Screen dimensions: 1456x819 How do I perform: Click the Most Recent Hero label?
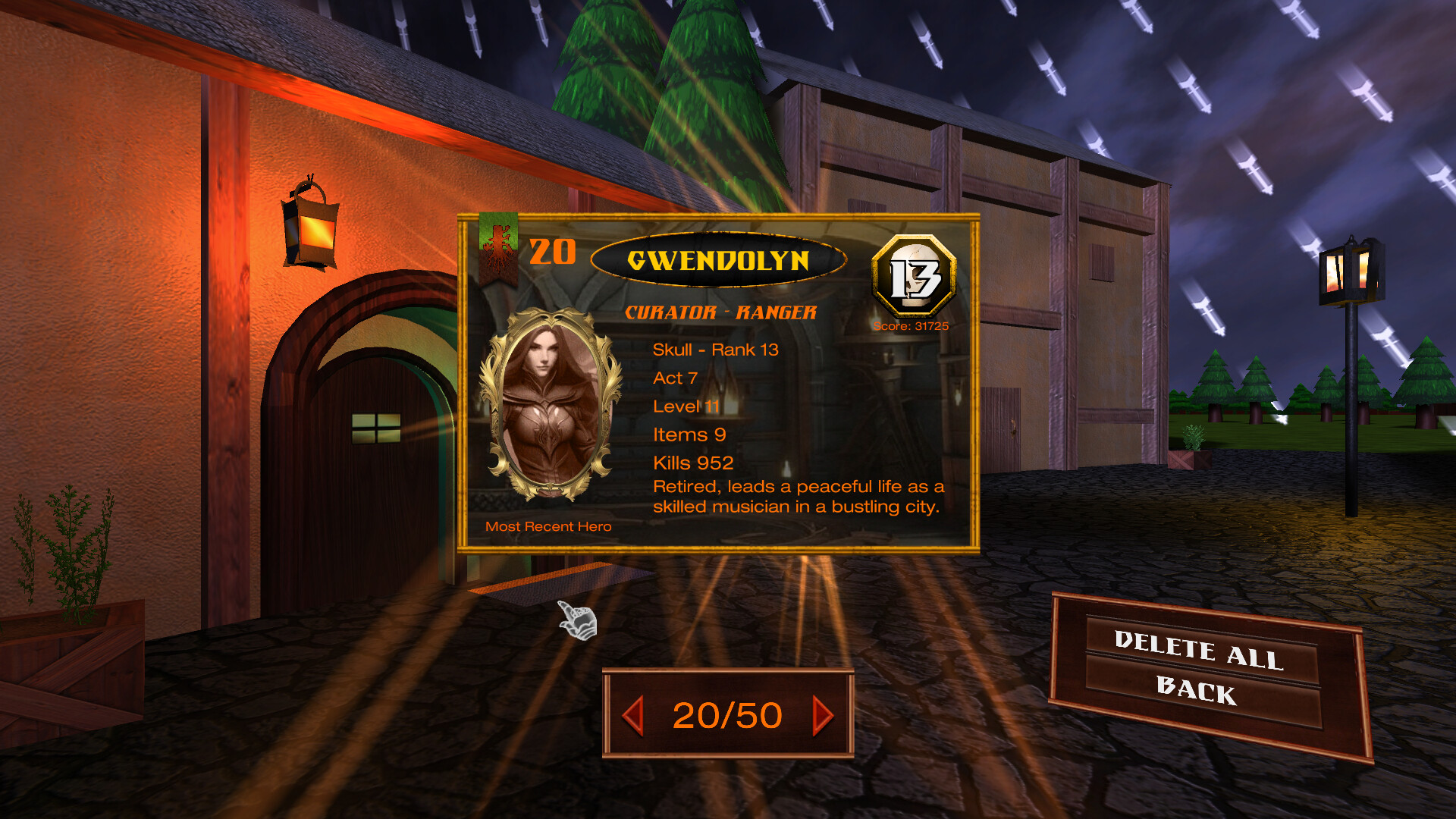point(548,526)
